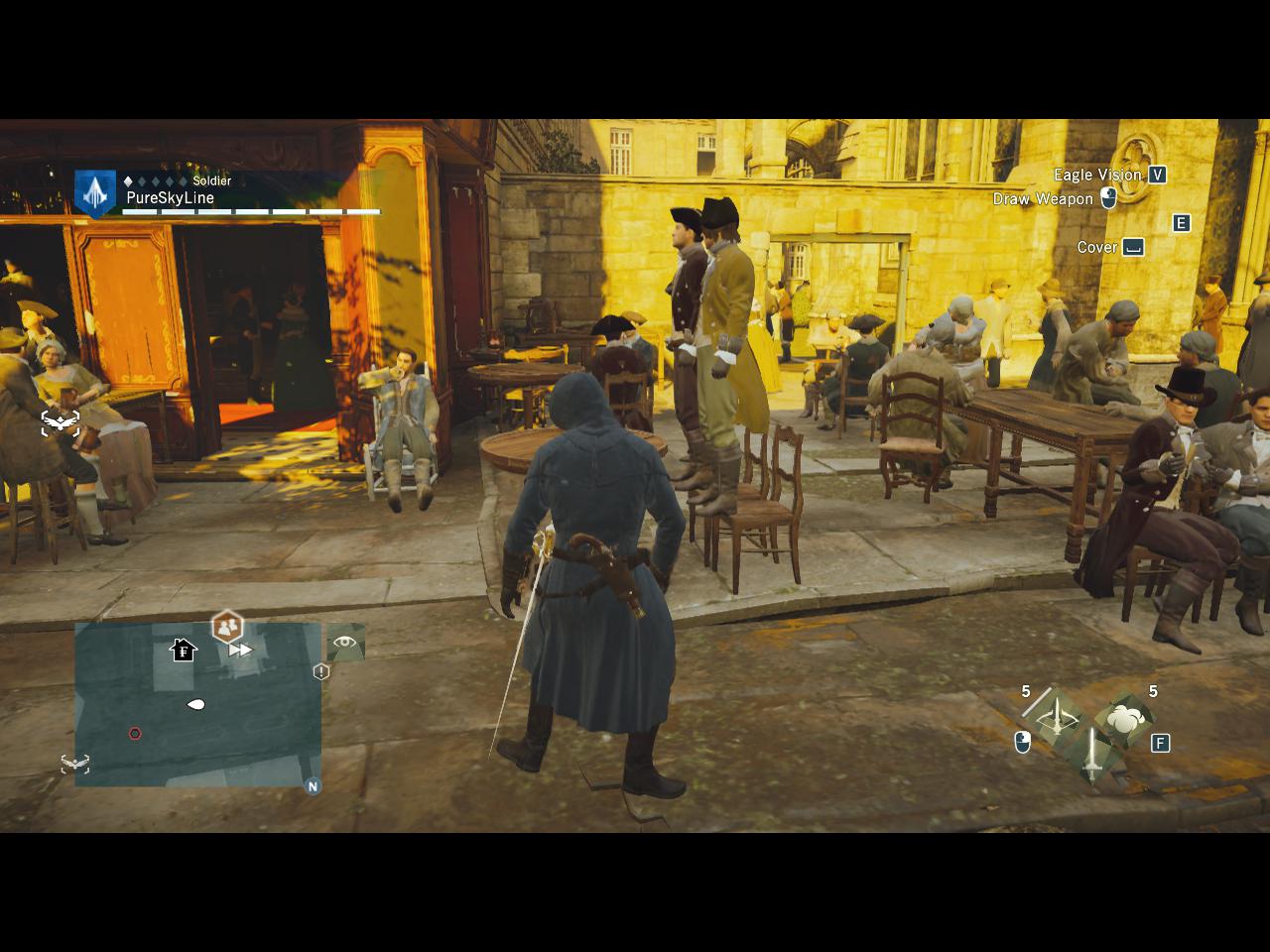The width and height of the screenshot is (1270, 952).
Task: Click the eagle bracket marker above the minimap
Action: pos(61,422)
